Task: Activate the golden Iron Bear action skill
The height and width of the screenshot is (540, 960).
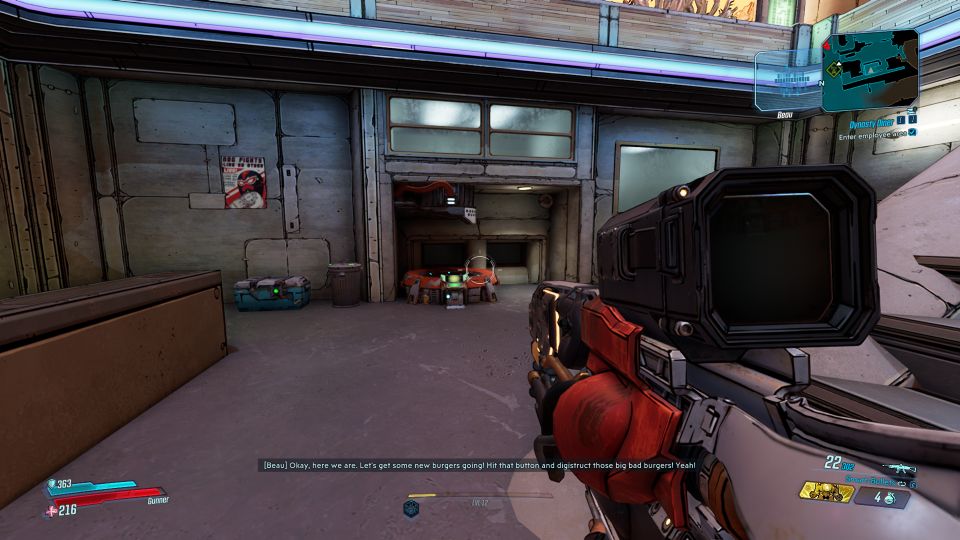Action: pos(824,491)
